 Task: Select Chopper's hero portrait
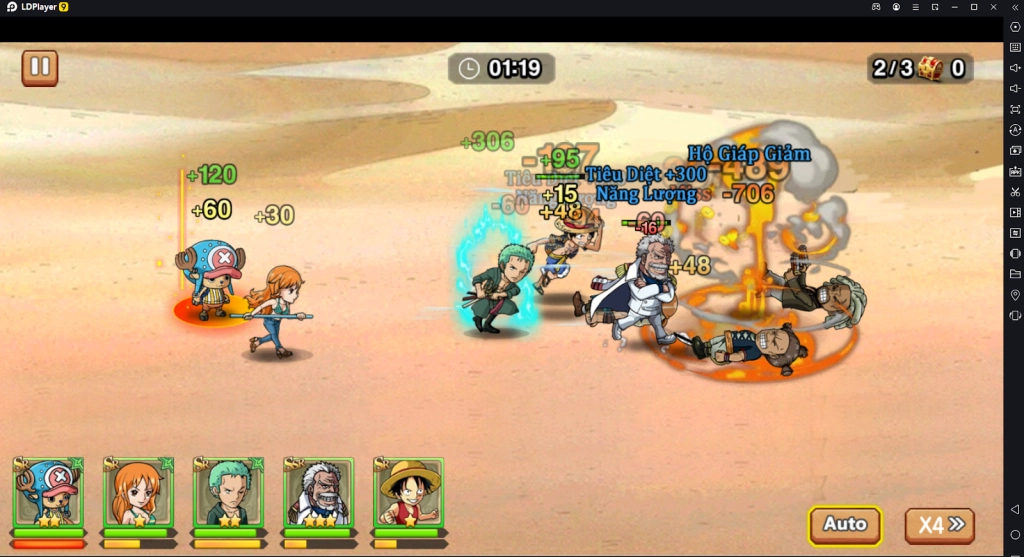click(x=48, y=493)
